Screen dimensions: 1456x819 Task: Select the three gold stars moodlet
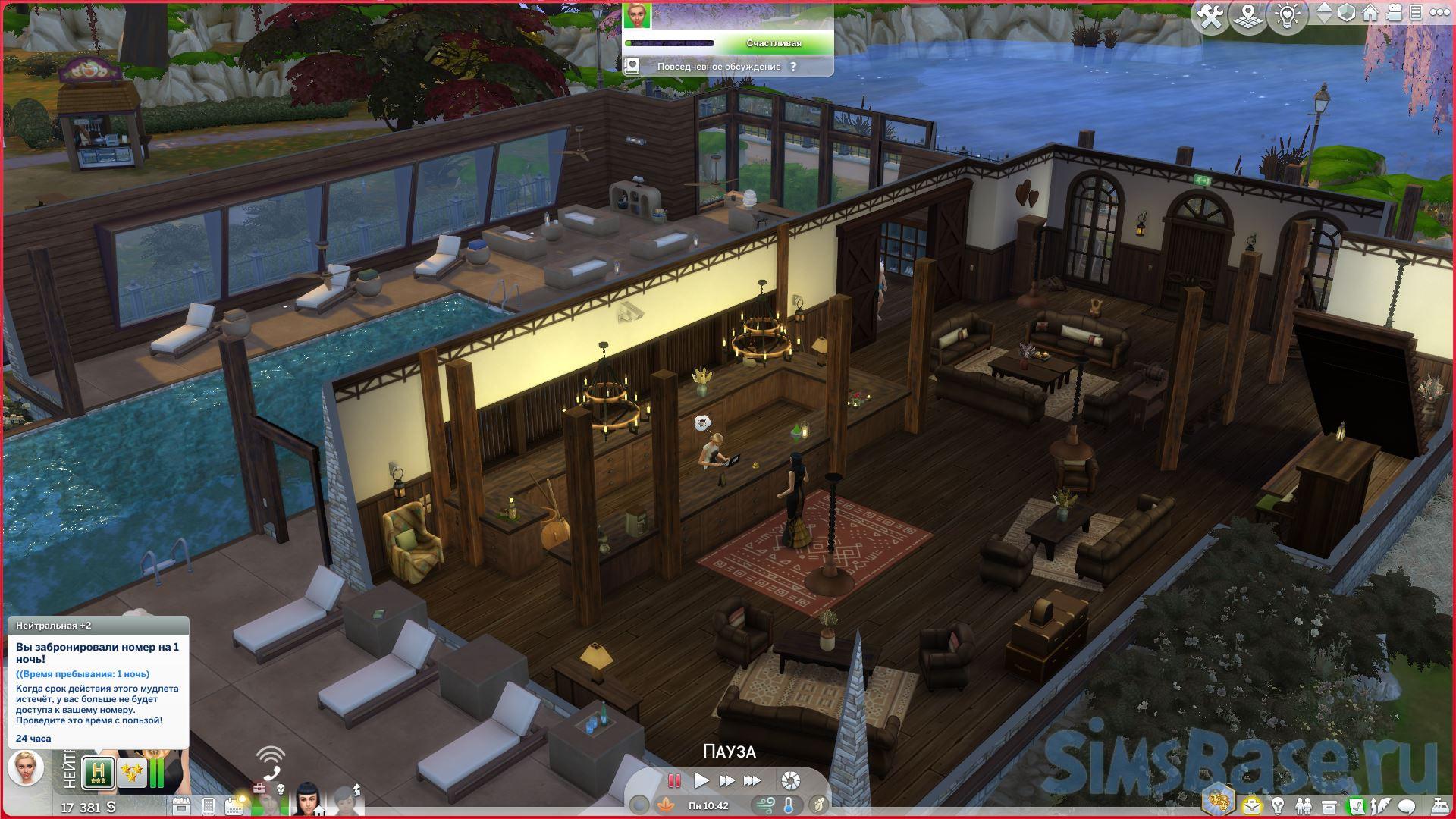click(x=132, y=773)
